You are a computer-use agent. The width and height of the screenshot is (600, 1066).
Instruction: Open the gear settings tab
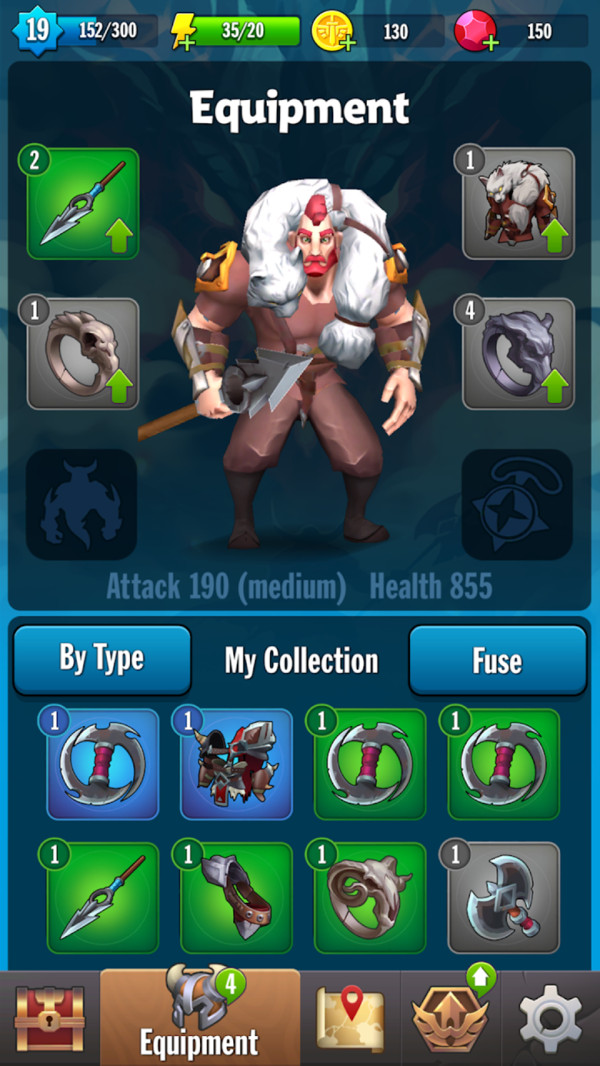coord(551,1018)
